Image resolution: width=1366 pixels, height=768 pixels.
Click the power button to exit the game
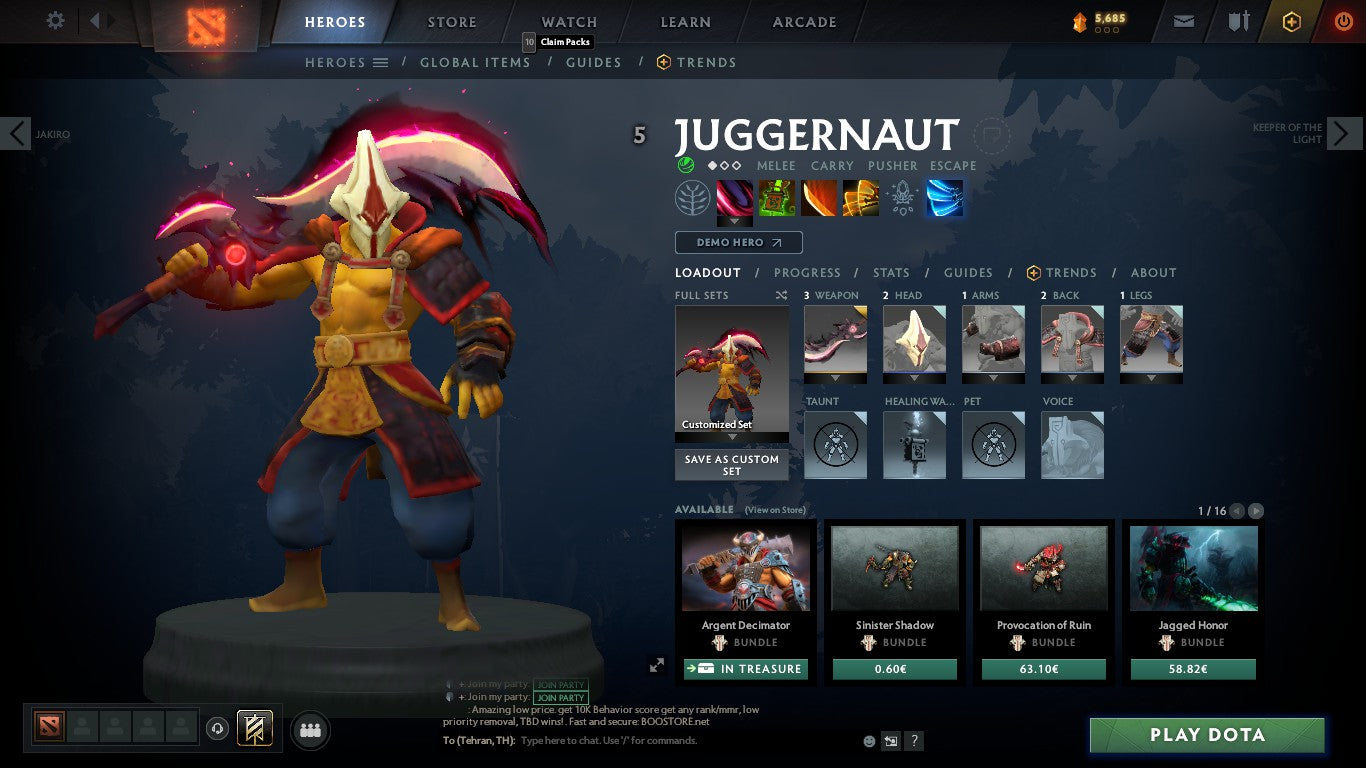1341,20
